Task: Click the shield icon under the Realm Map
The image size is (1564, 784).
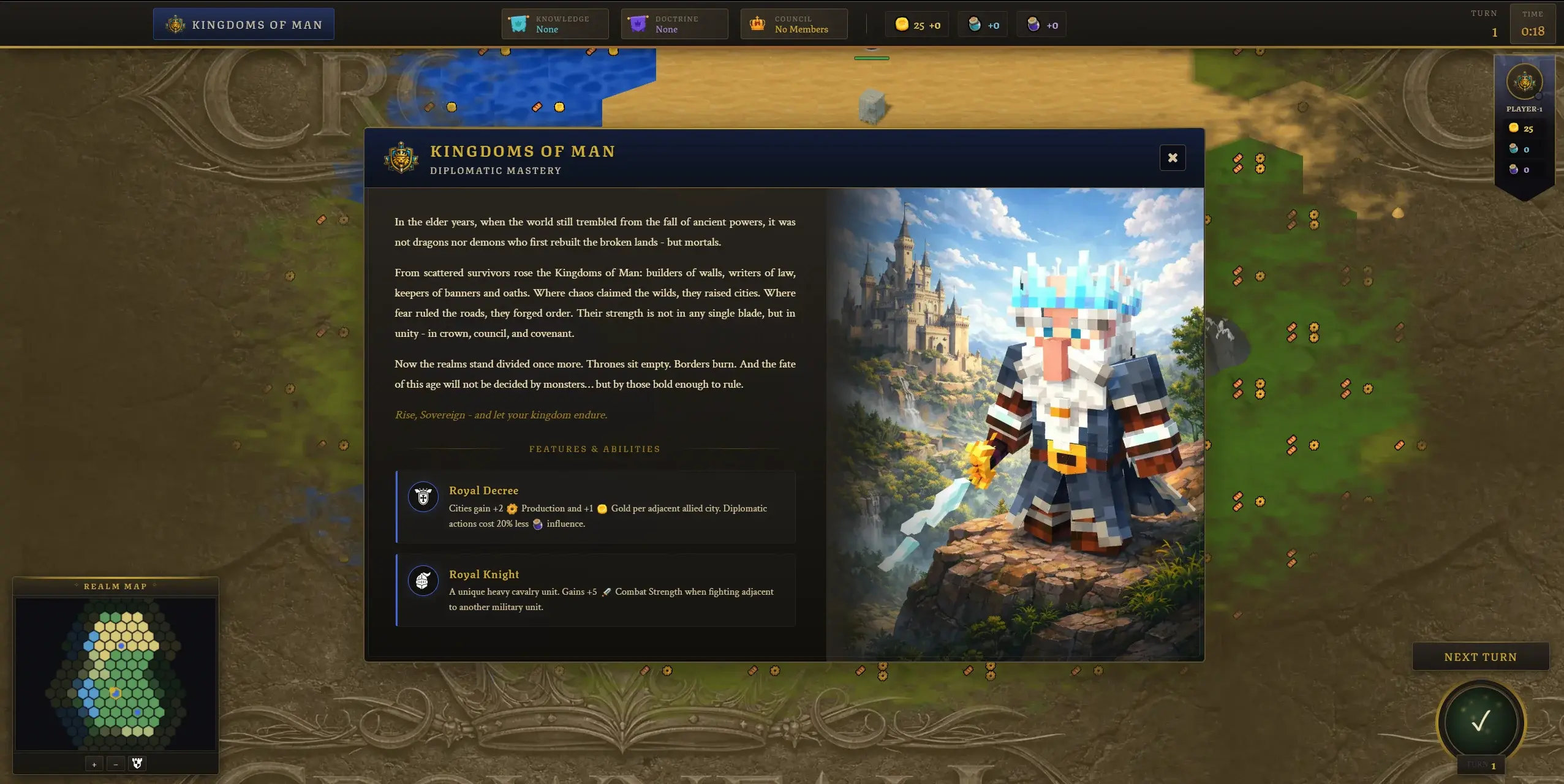Action: [x=137, y=763]
